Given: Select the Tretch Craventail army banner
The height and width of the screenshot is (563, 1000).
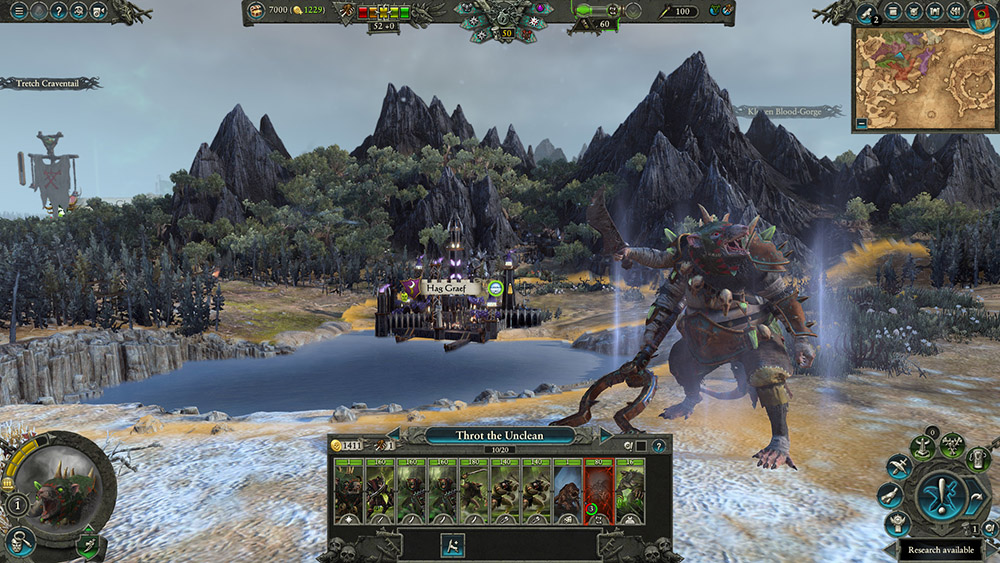Looking at the screenshot, I should click(x=50, y=84).
